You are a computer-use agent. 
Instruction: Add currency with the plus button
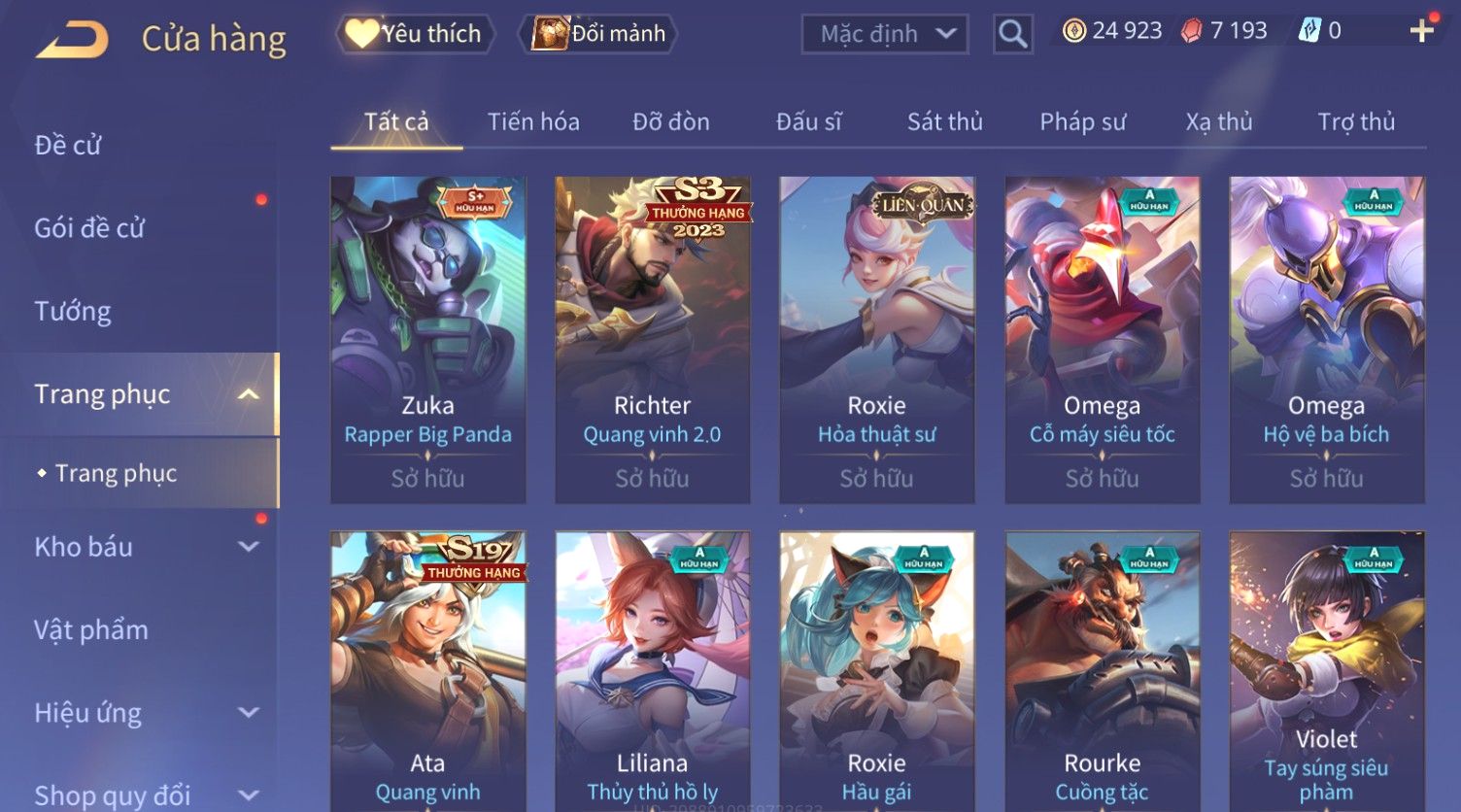point(1421,31)
